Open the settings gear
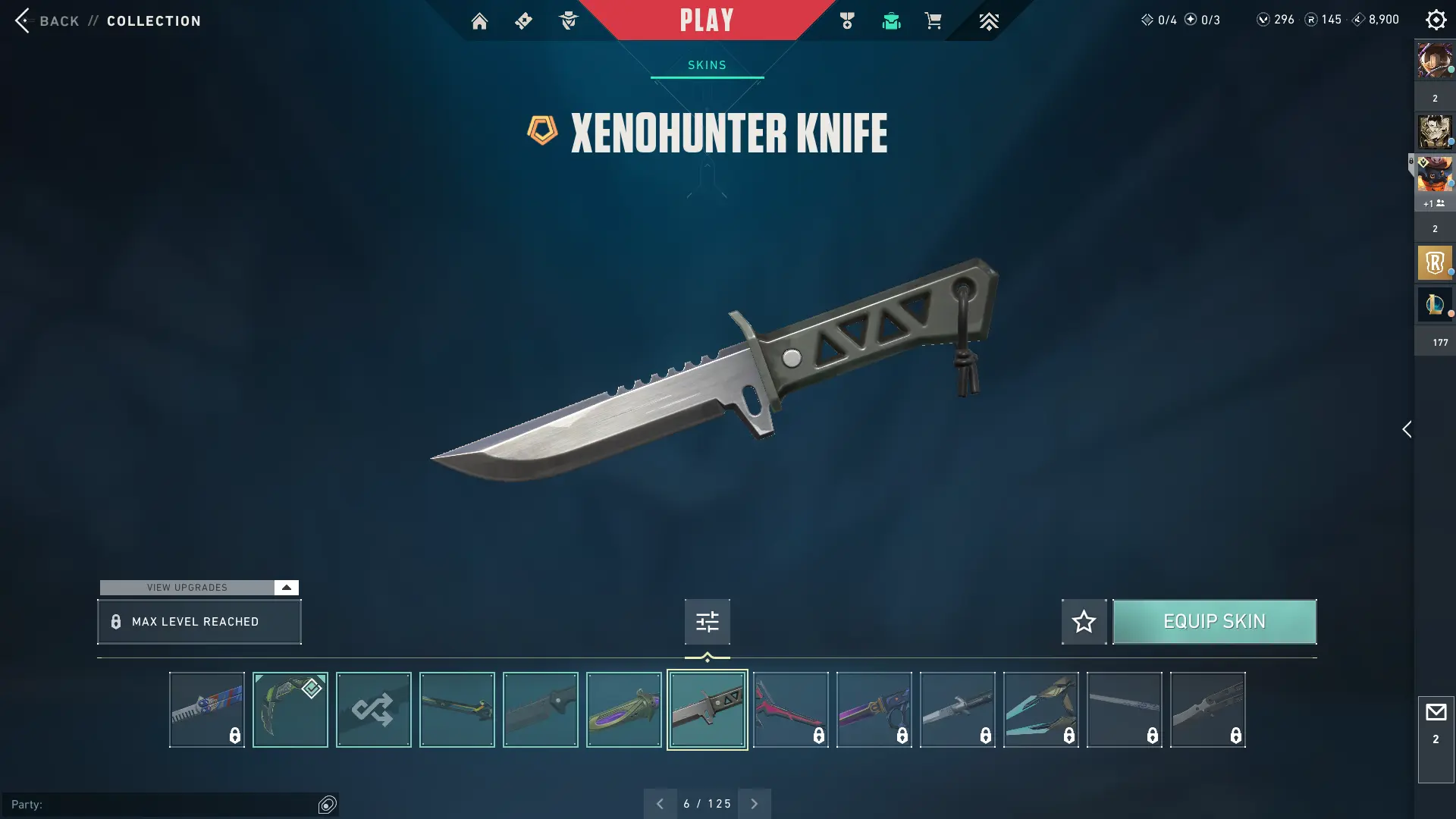Image resolution: width=1456 pixels, height=819 pixels. (1436, 20)
